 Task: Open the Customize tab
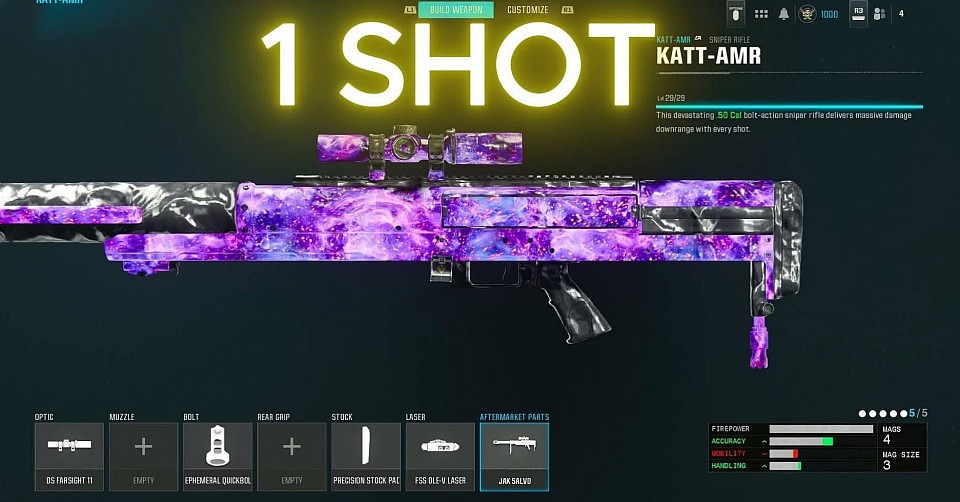(527, 10)
